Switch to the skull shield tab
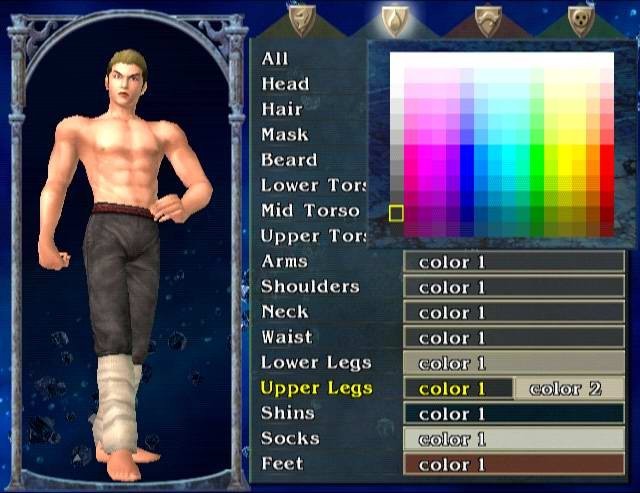The width and height of the screenshot is (640, 493). [580, 19]
